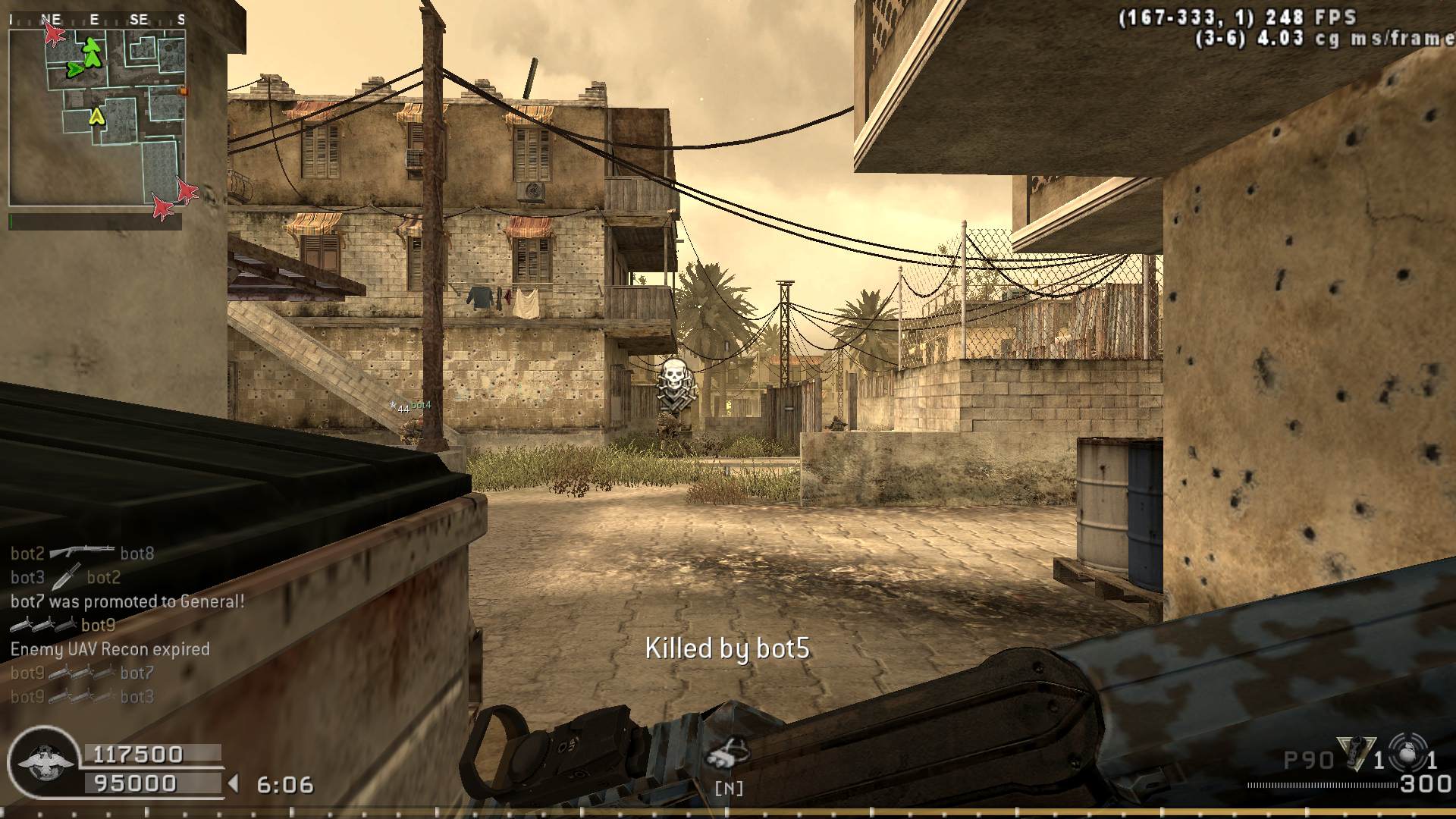Select the bot2 killed bot8 killfeed row
The width and height of the screenshot is (1456, 819).
[82, 554]
